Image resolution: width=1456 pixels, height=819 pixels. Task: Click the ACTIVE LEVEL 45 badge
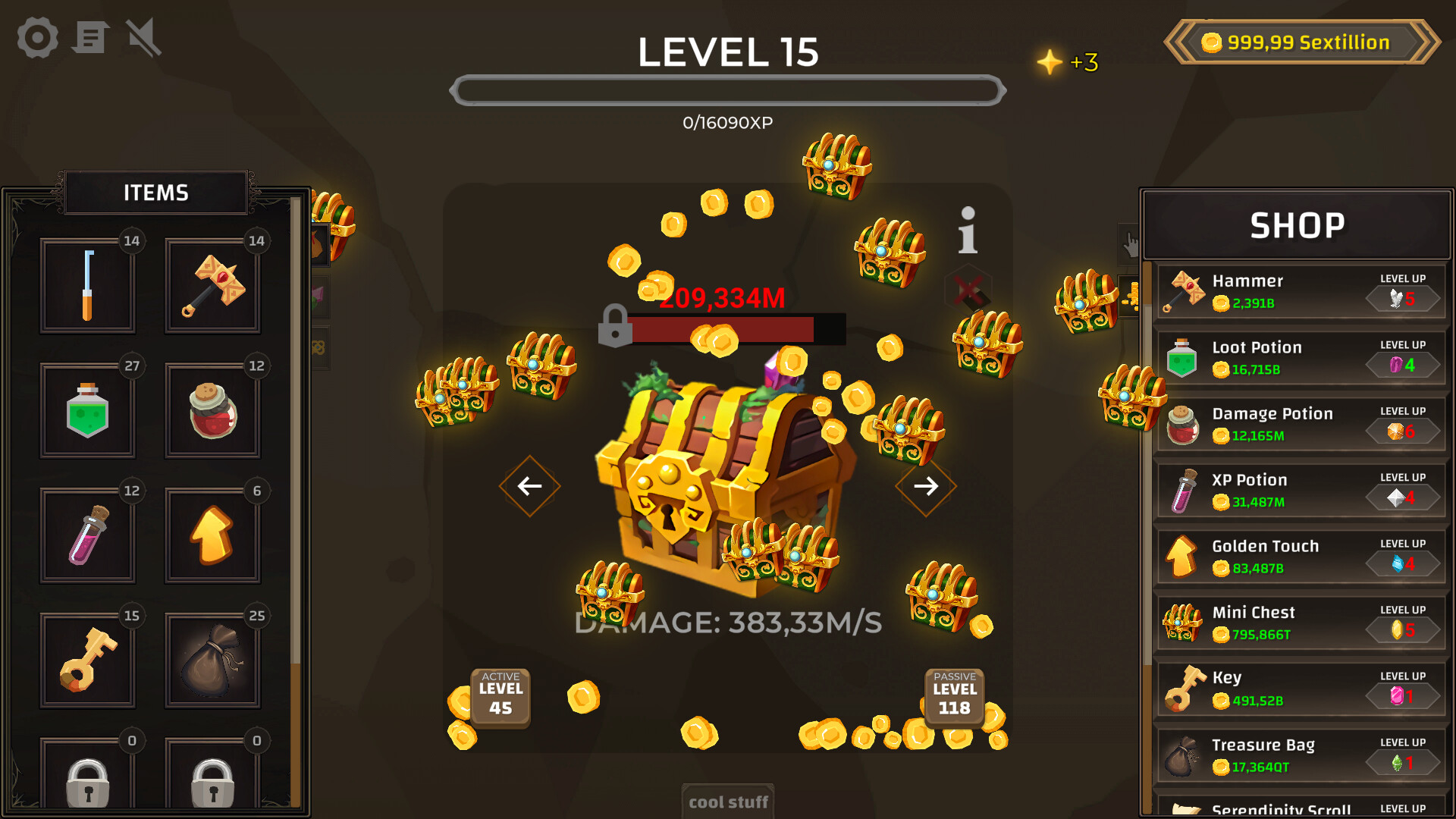tap(499, 698)
